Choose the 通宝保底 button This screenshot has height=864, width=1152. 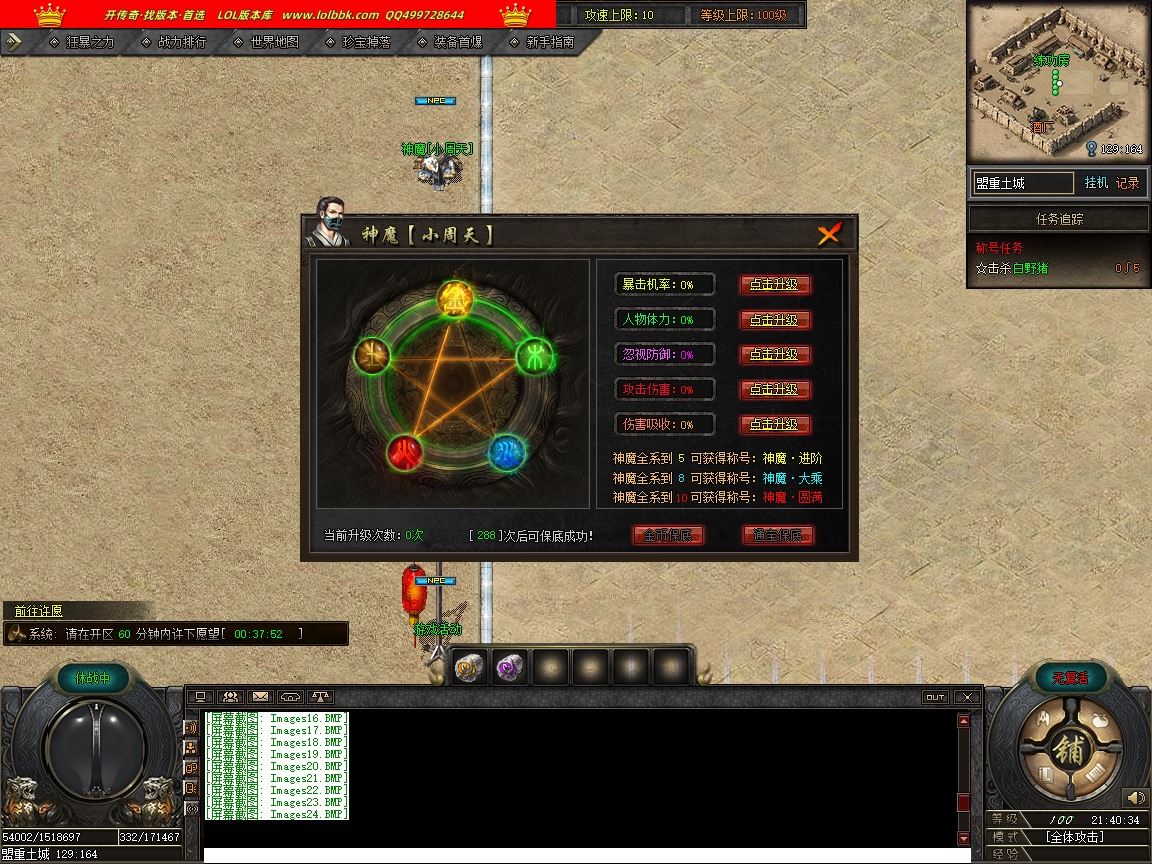778,535
